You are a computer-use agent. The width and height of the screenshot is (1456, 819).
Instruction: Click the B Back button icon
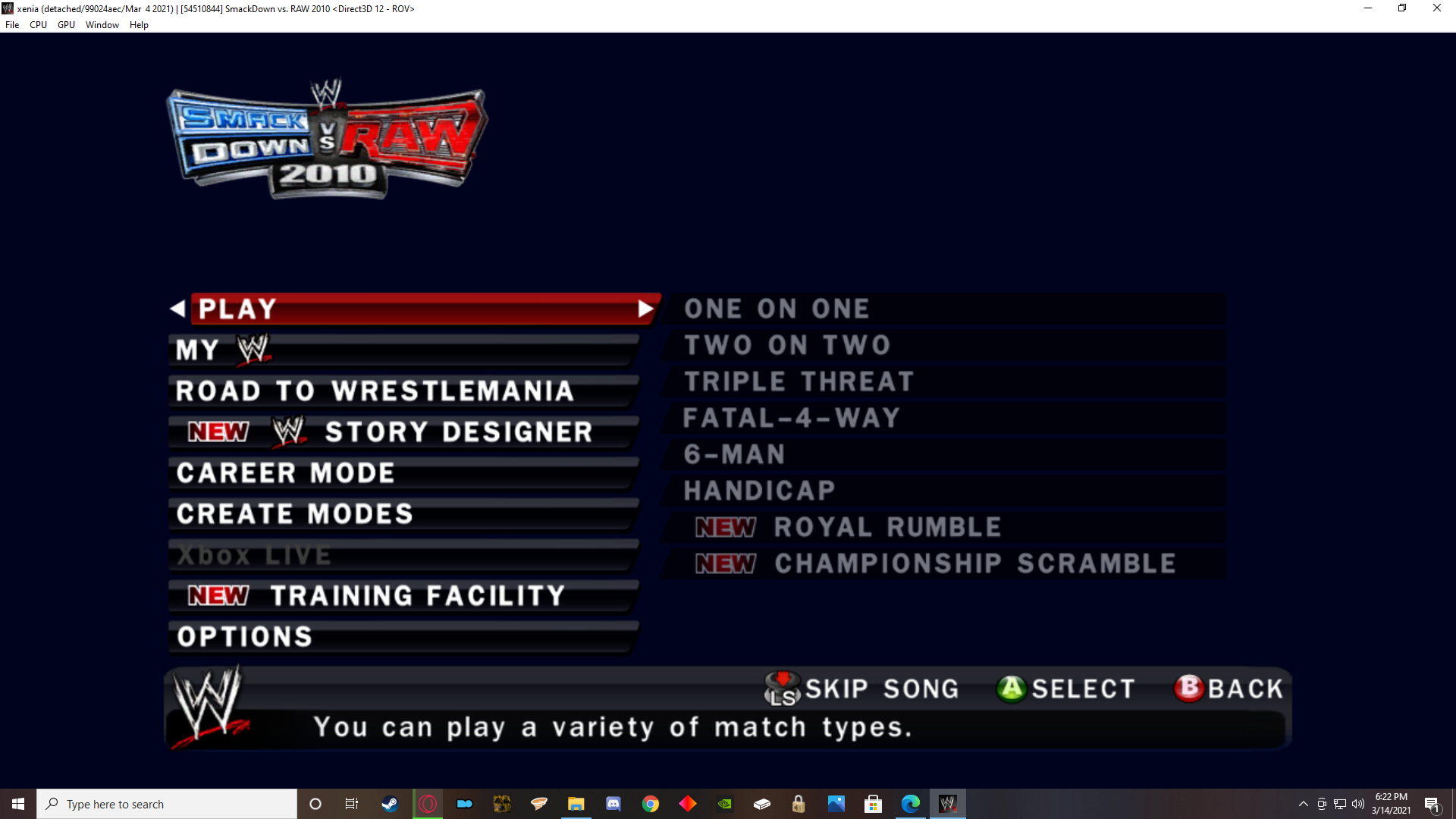click(1188, 689)
